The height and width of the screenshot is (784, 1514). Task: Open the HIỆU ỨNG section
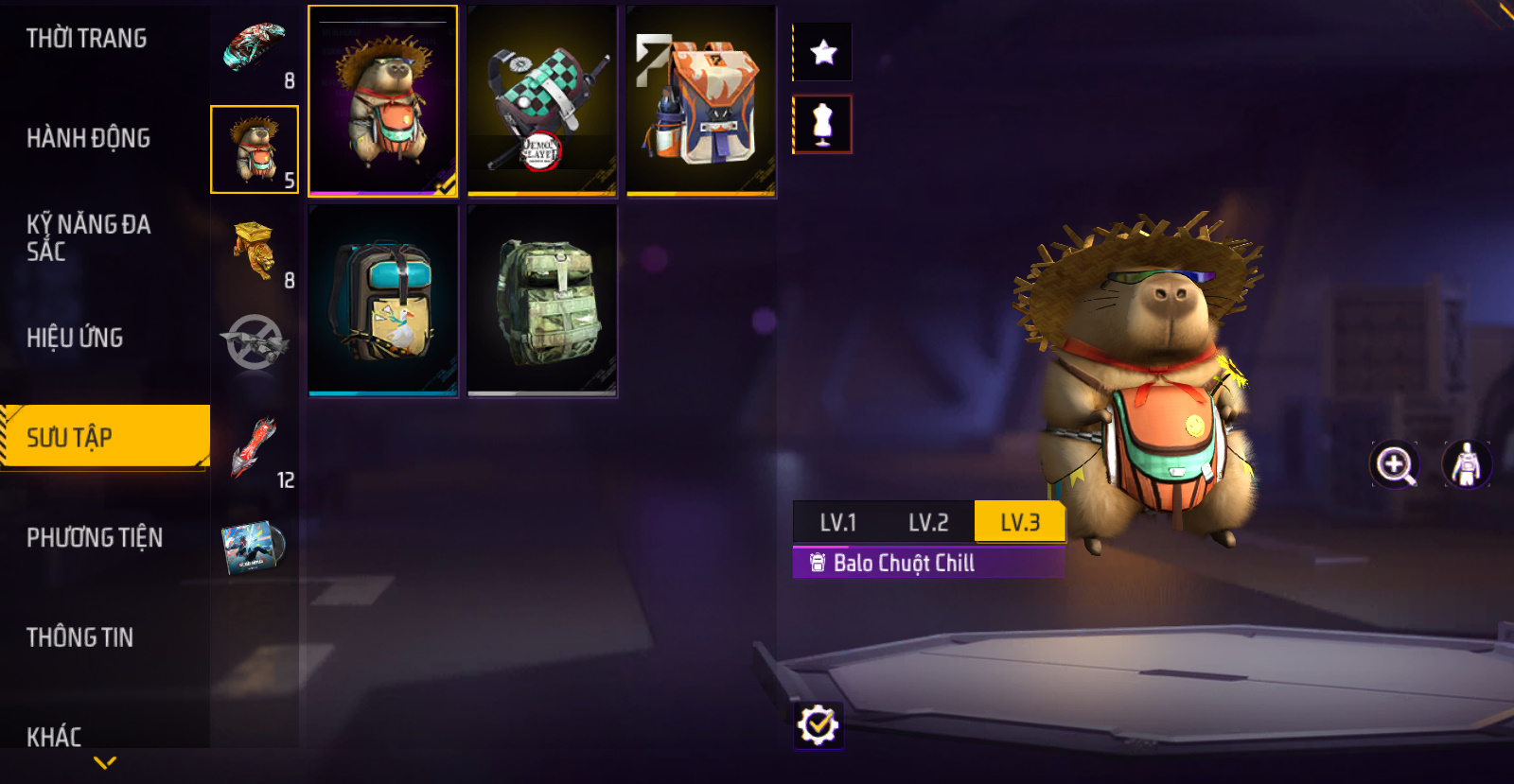[x=75, y=338]
